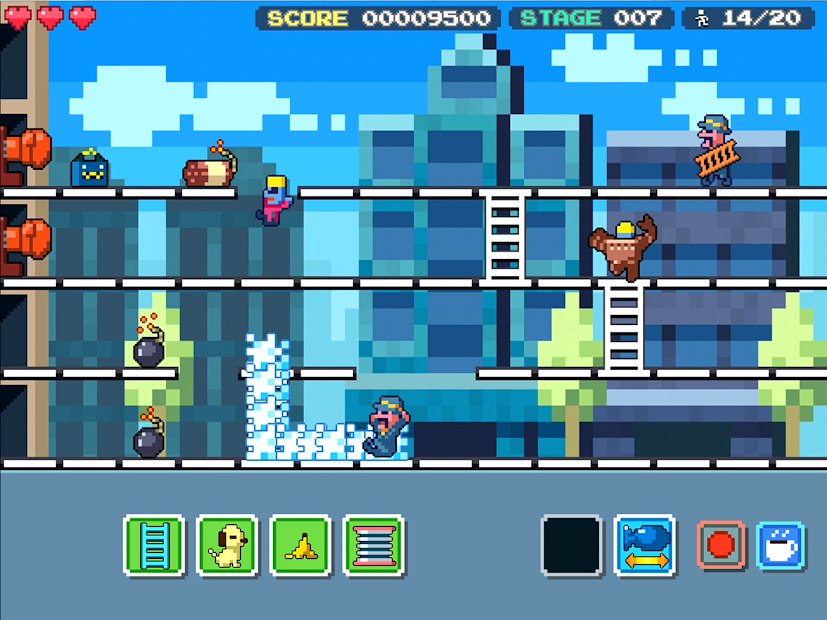Image resolution: width=827 pixels, height=620 pixels.
Task: Select the spring trampoline item
Action: coord(373,545)
